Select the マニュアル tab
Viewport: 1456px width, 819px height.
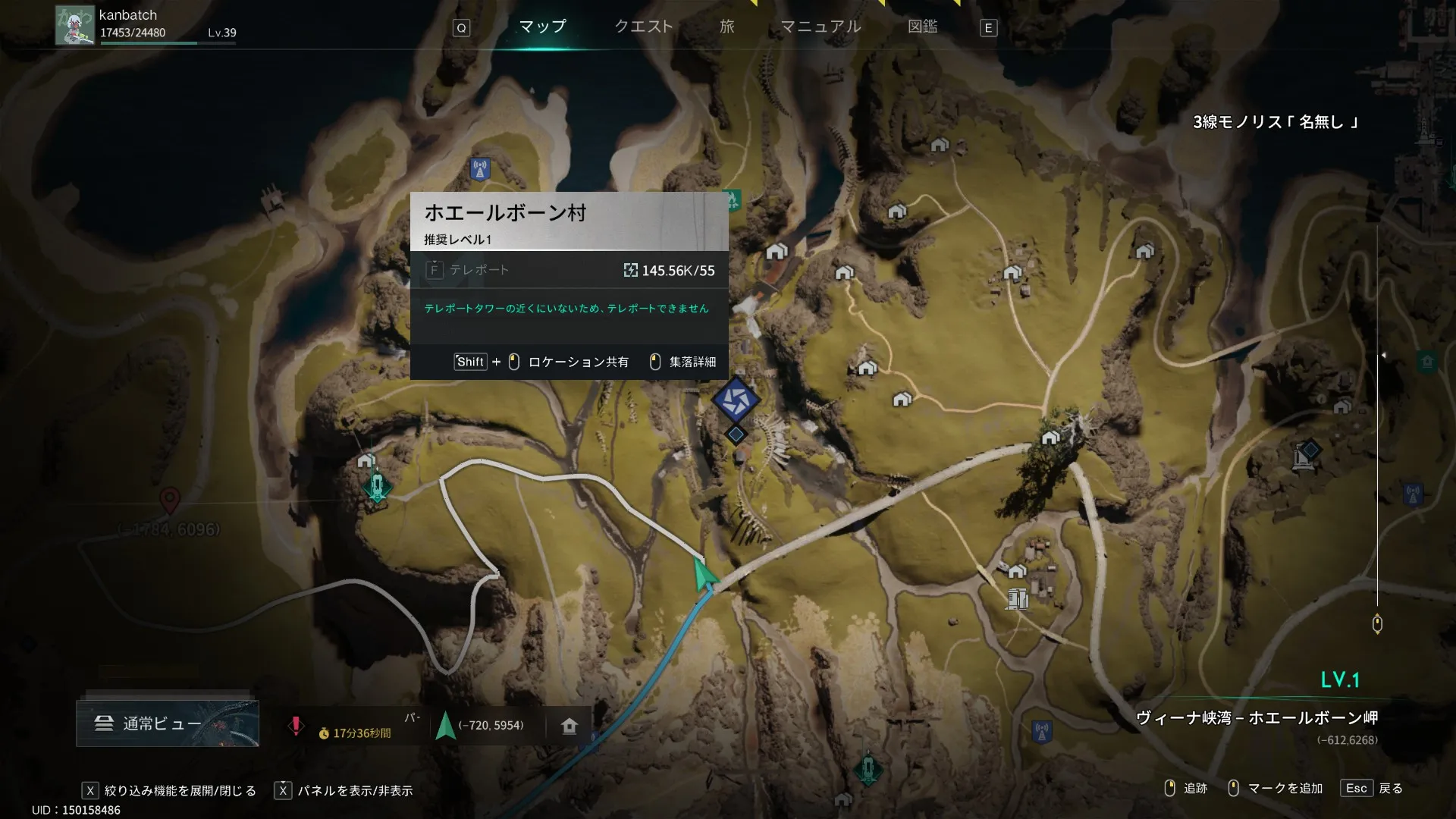click(821, 27)
